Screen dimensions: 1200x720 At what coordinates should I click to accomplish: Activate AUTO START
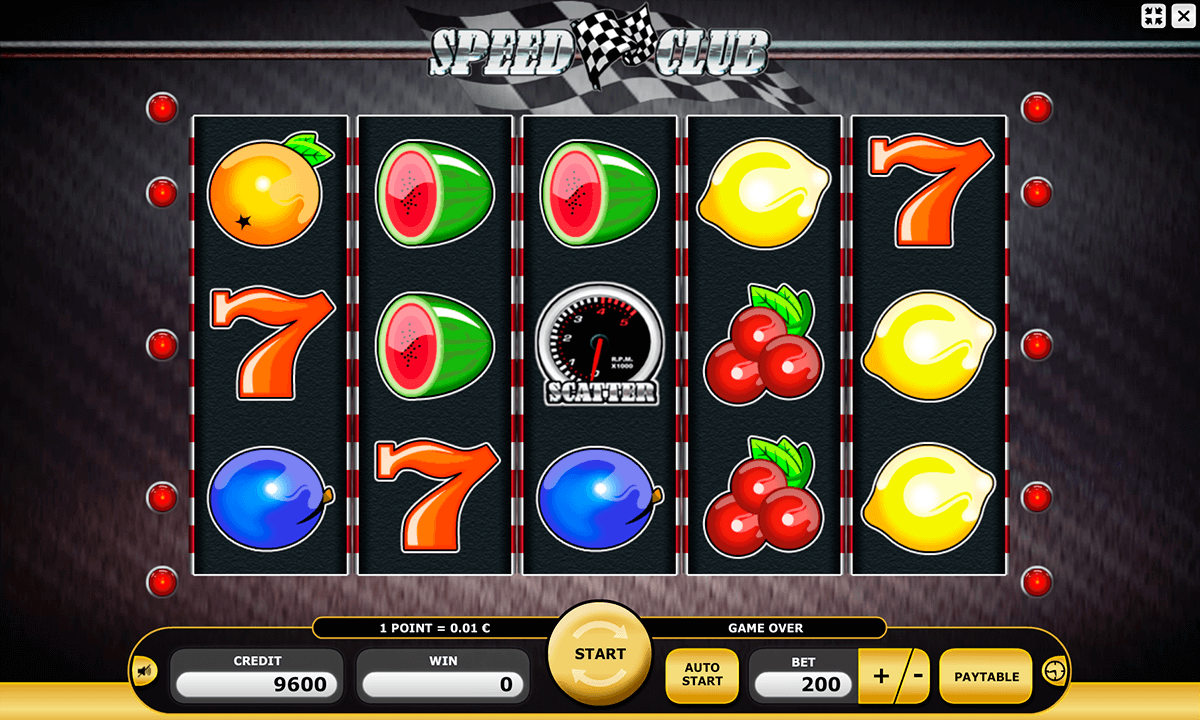pyautogui.click(x=702, y=675)
